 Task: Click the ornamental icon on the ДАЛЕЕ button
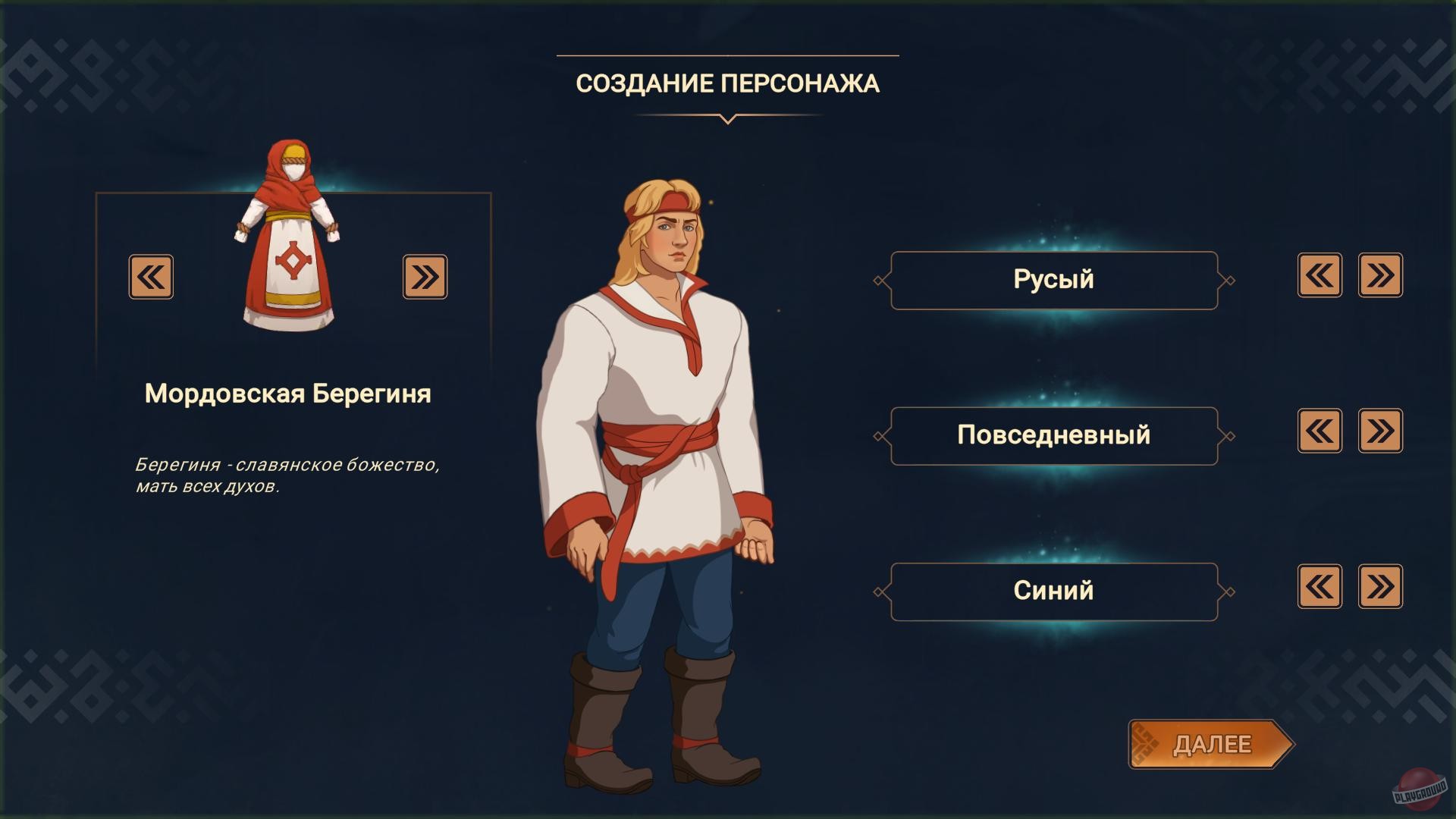[1147, 745]
